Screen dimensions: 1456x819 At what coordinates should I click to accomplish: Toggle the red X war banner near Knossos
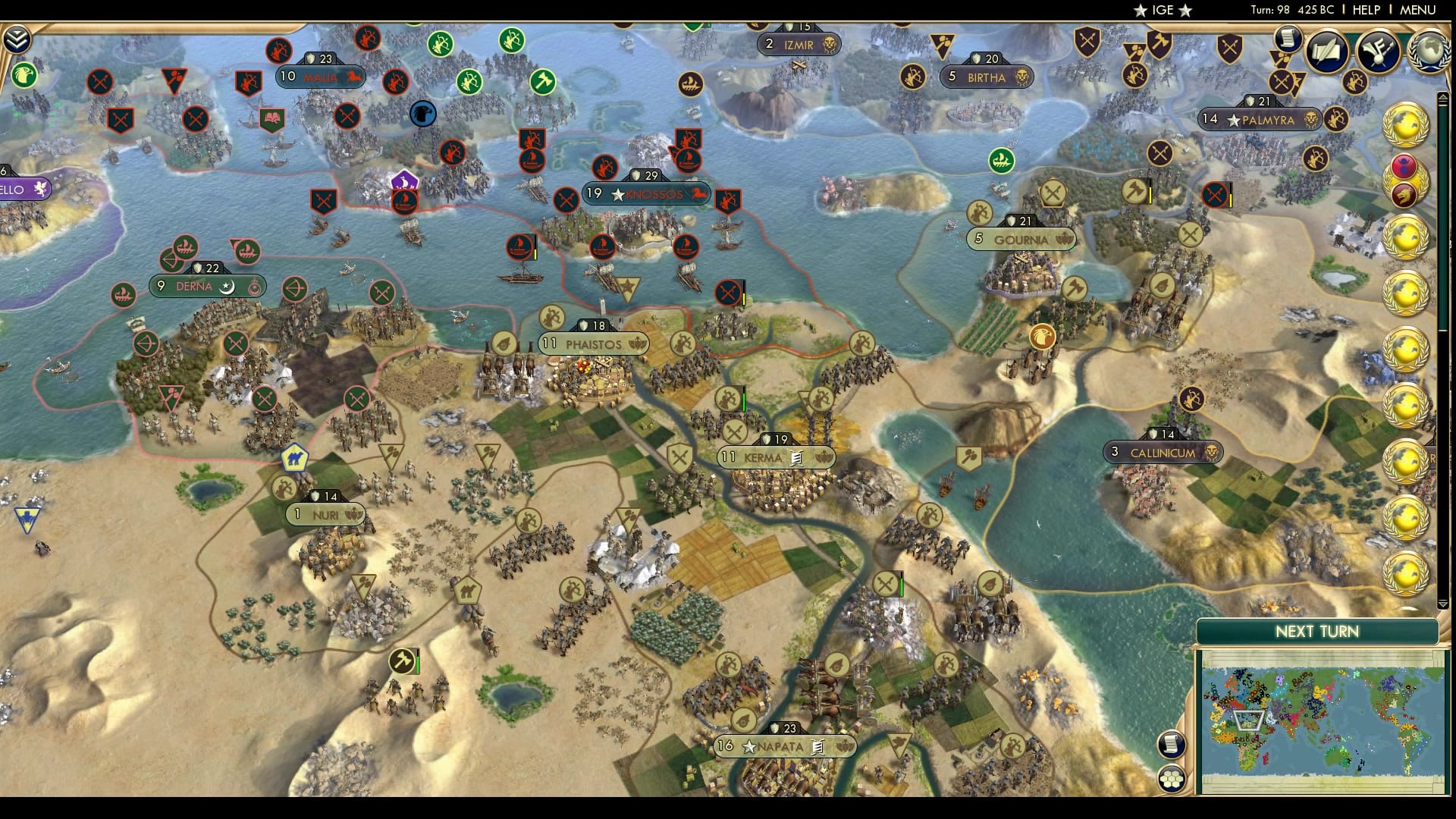[566, 199]
